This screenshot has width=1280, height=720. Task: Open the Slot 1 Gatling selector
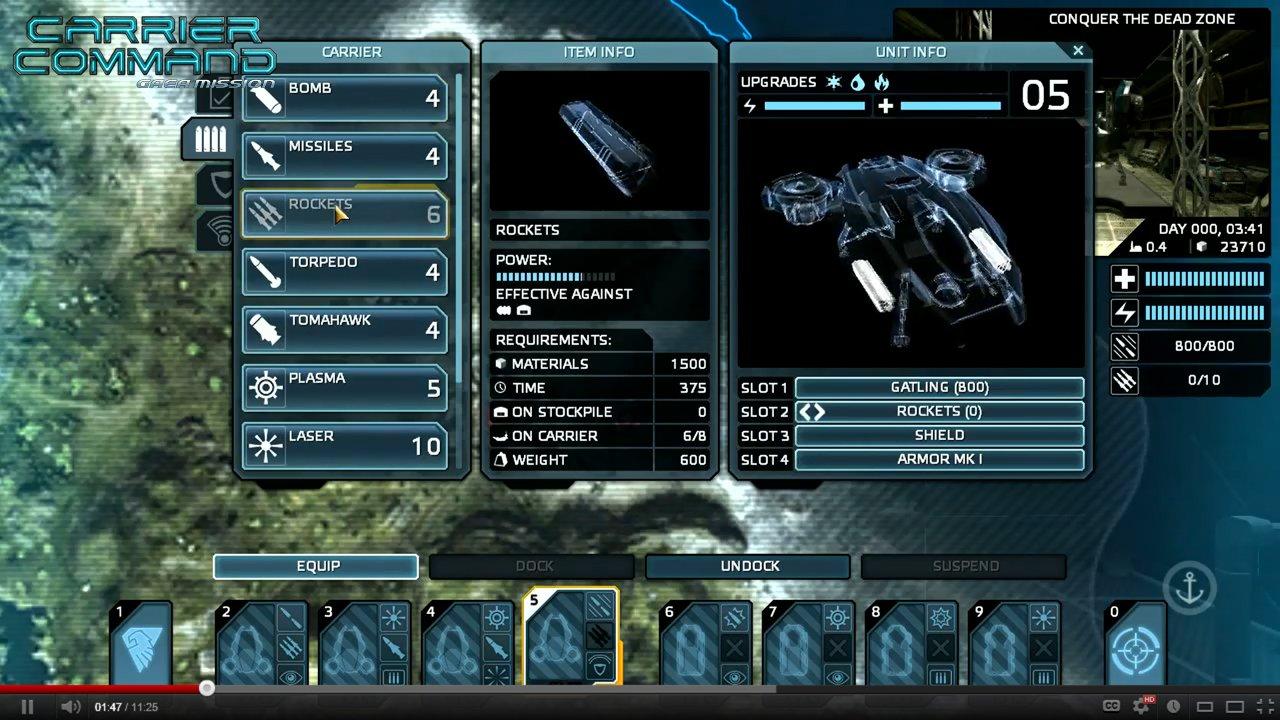(x=938, y=387)
